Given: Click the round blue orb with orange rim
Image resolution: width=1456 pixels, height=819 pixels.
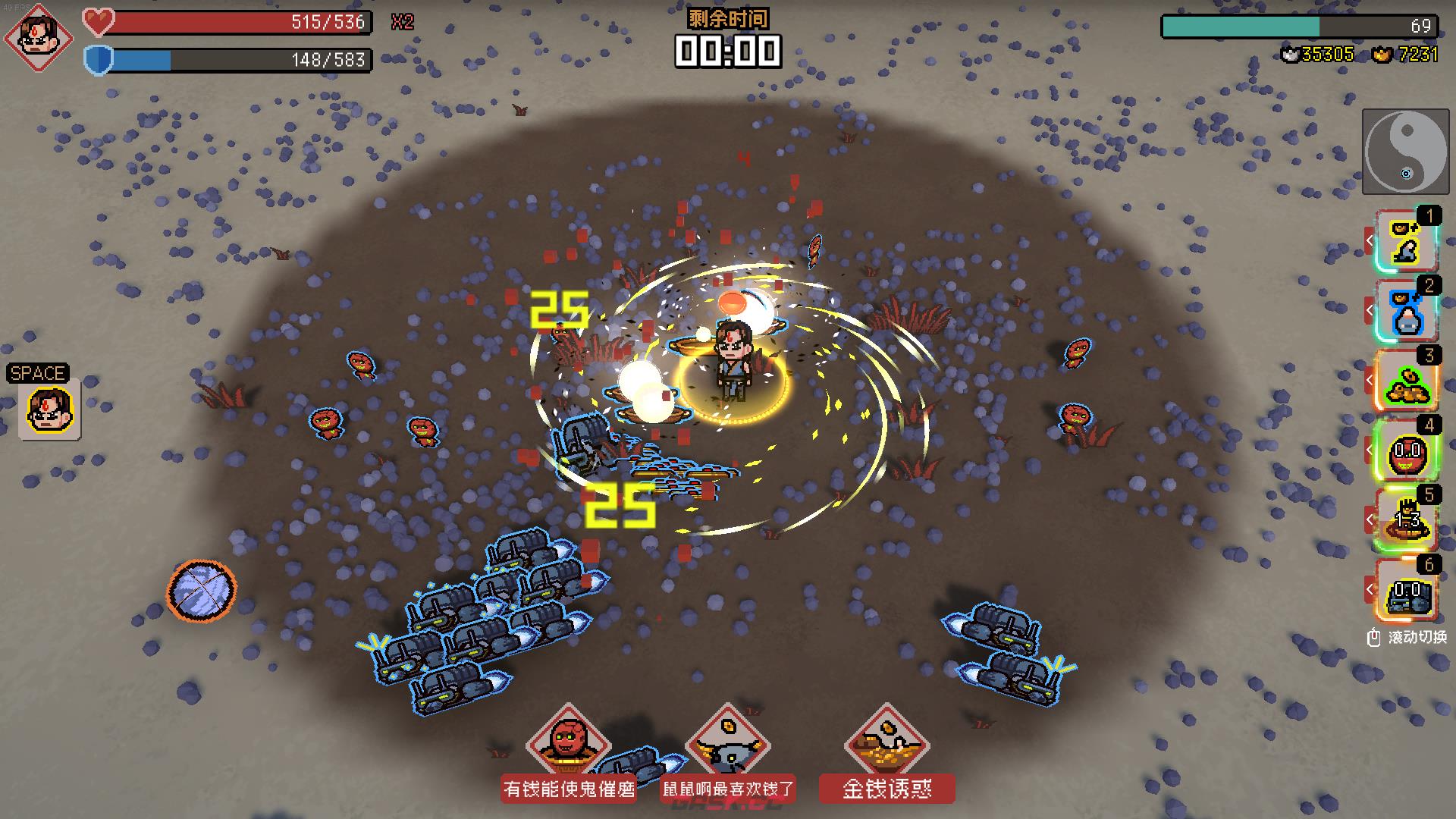Looking at the screenshot, I should pyautogui.click(x=201, y=590).
